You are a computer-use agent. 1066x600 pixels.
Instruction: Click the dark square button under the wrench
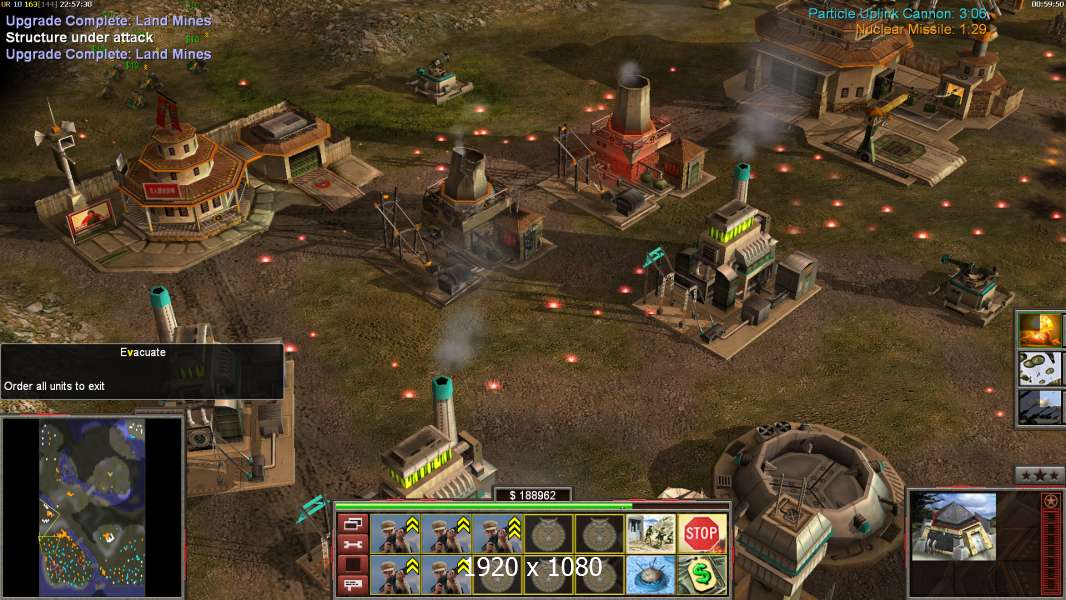pyautogui.click(x=352, y=565)
